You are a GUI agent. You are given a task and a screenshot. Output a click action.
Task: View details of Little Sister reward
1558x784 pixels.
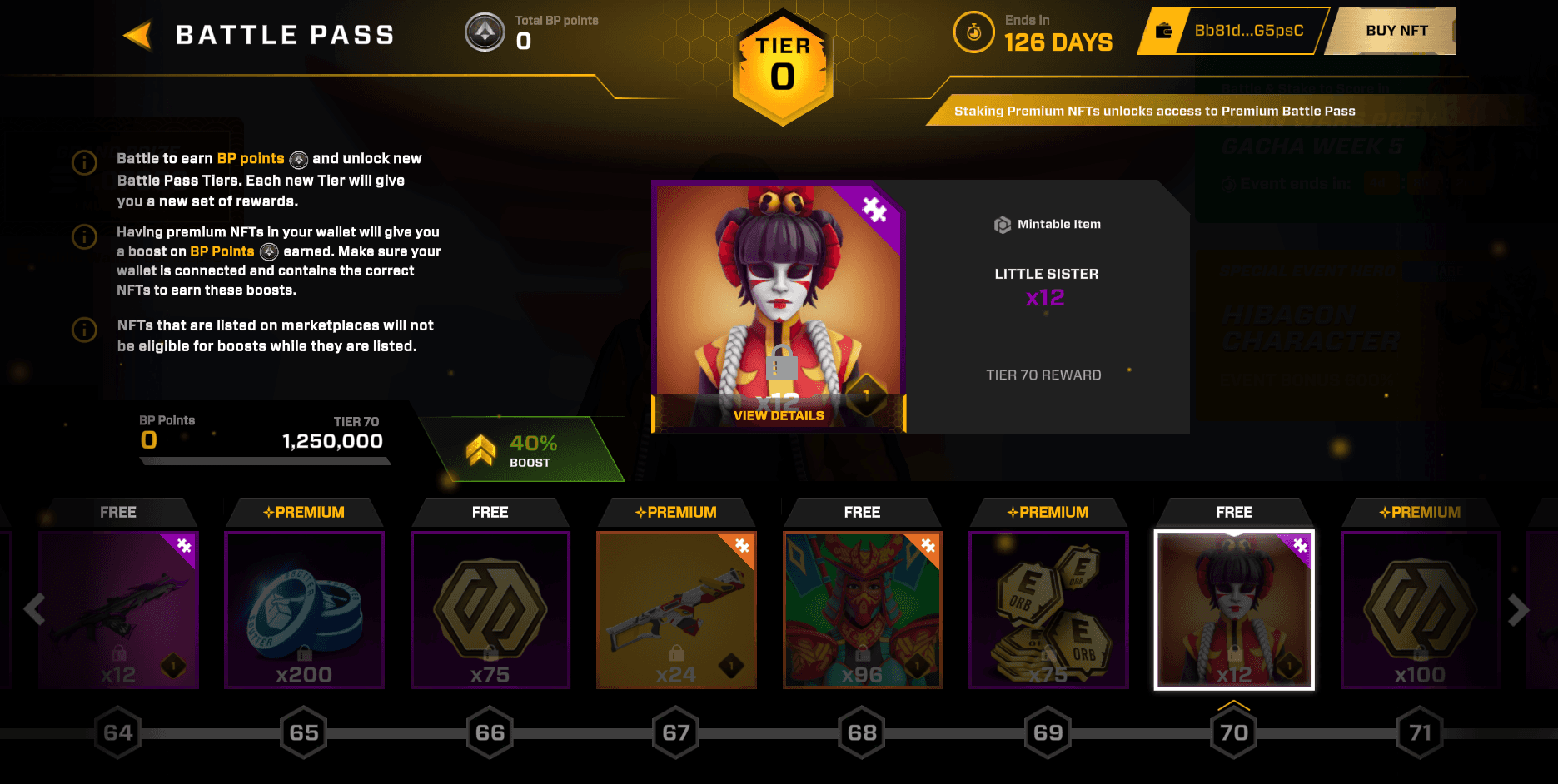(779, 415)
